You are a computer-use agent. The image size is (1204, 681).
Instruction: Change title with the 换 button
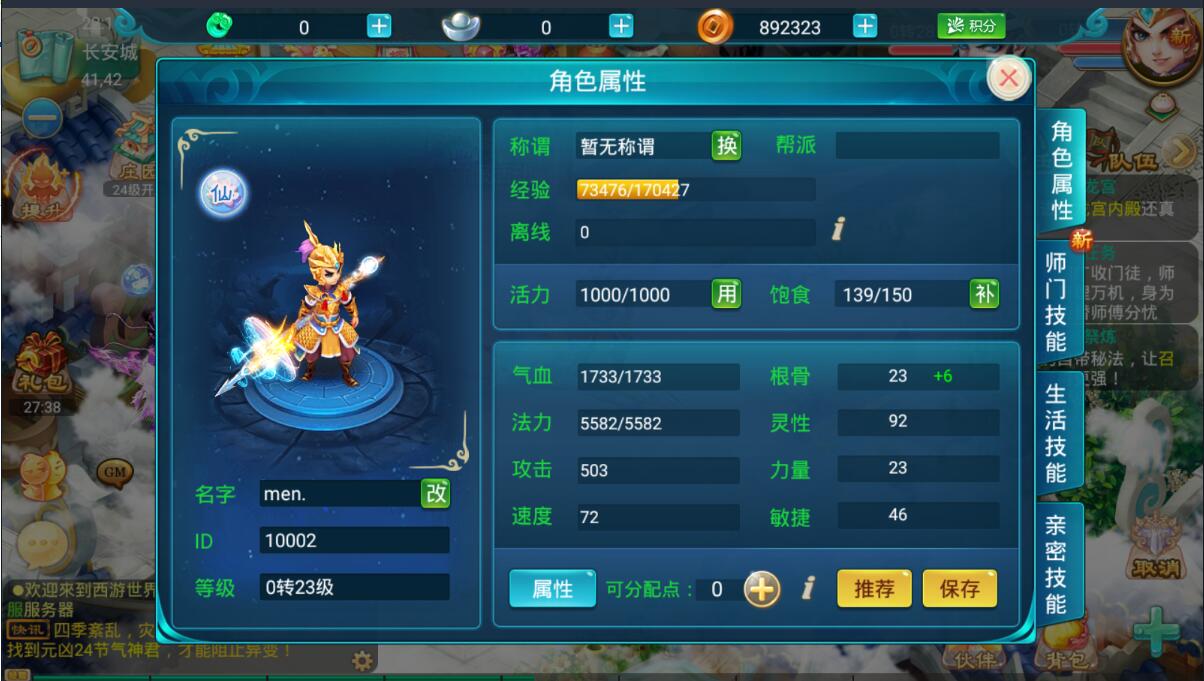[727, 146]
